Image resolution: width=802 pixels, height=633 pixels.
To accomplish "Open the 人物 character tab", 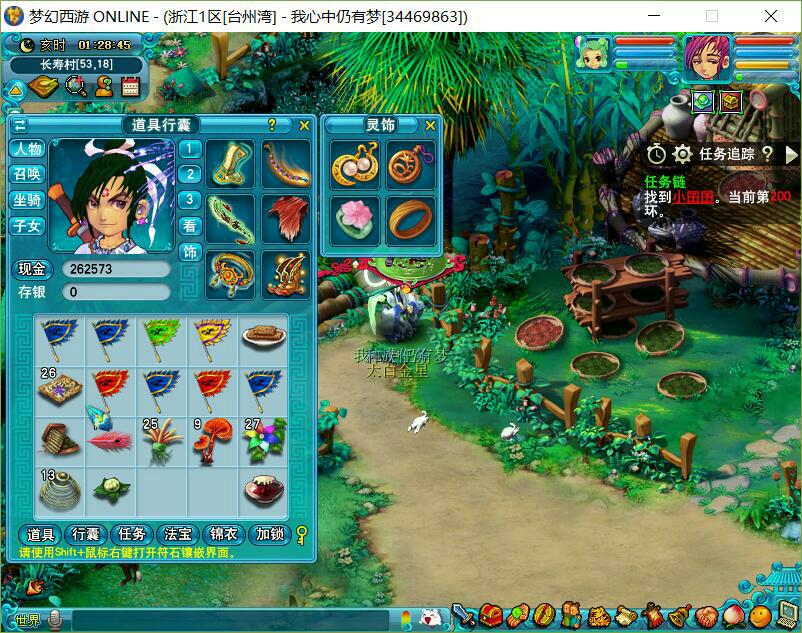I will tap(27, 149).
